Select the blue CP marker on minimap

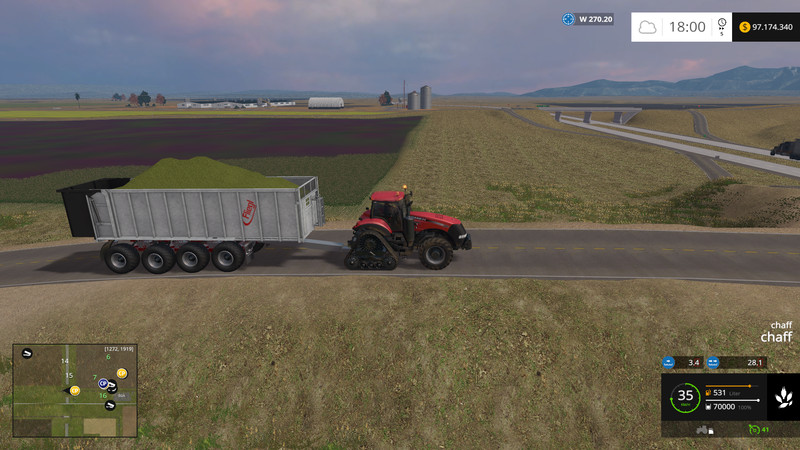[103, 383]
